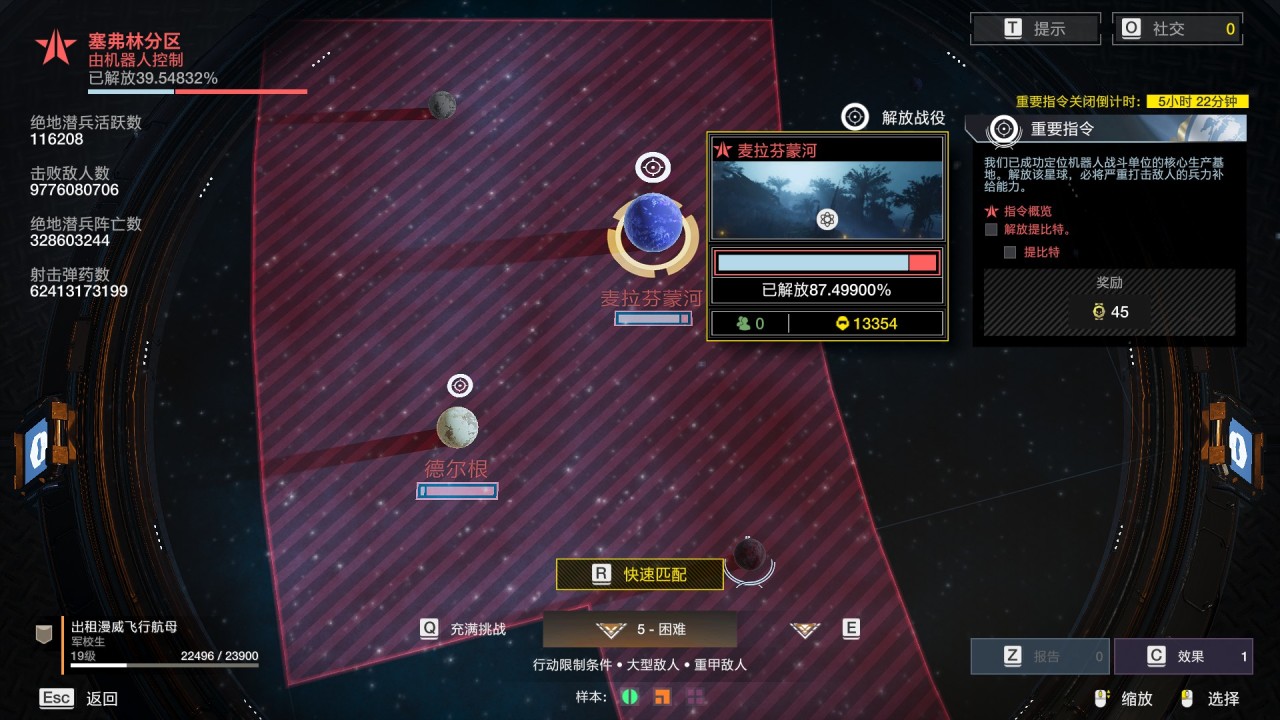Viewport: 1280px width, 720px height.
Task: Click the 塞弗林分区 sector title
Action: coord(134,41)
